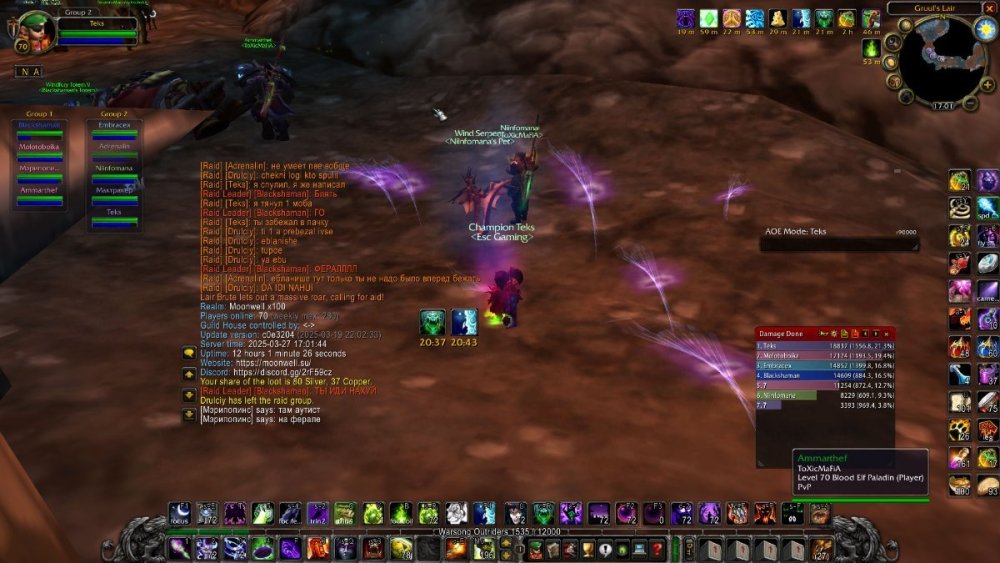Select Teks player portrait
Image resolution: width=1000 pixels, height=563 pixels.
pos(35,32)
